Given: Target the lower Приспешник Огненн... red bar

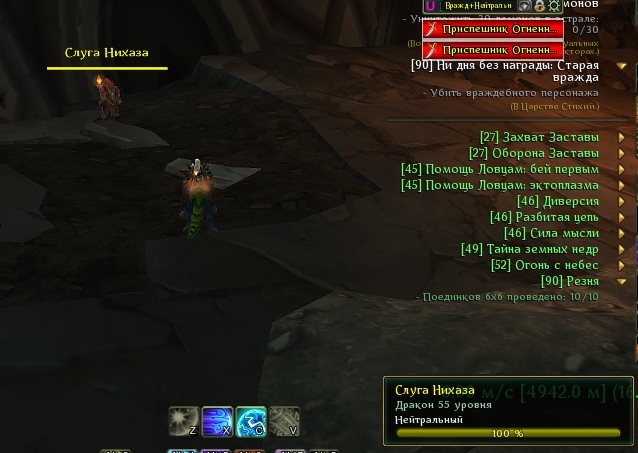Looking at the screenshot, I should (x=493, y=50).
